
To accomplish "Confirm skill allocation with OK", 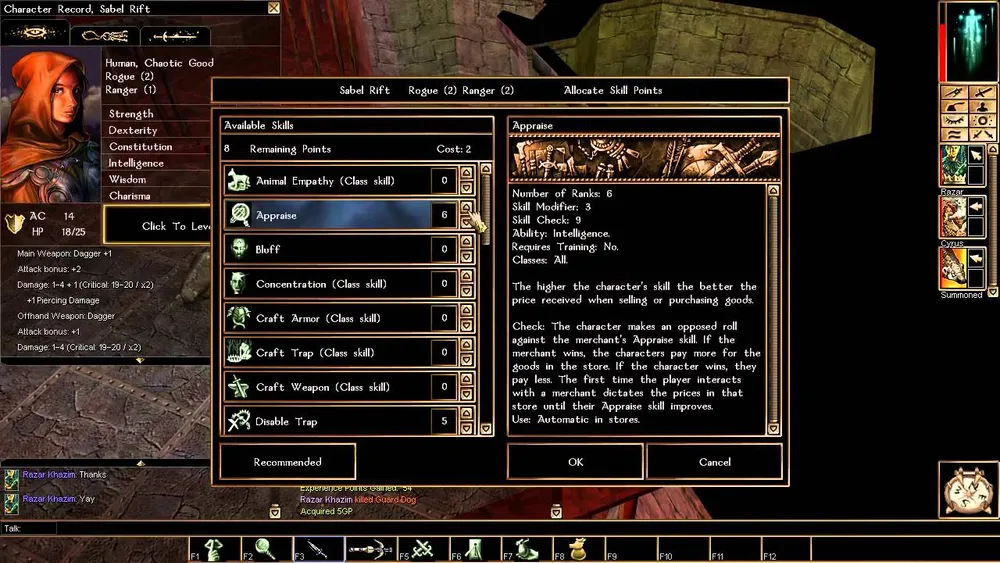I will tap(575, 462).
